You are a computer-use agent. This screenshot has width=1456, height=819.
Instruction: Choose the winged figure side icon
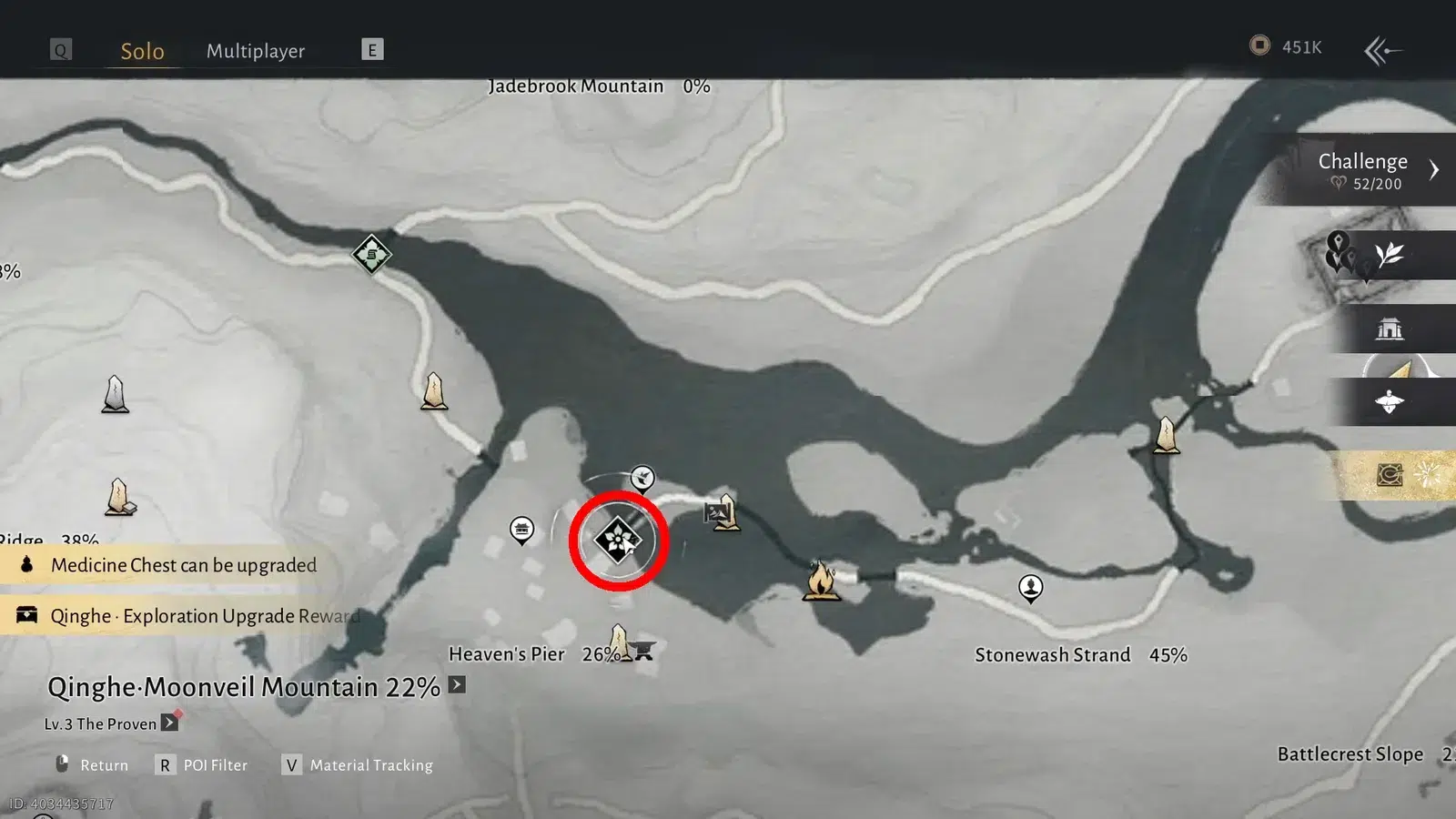pos(1390,401)
